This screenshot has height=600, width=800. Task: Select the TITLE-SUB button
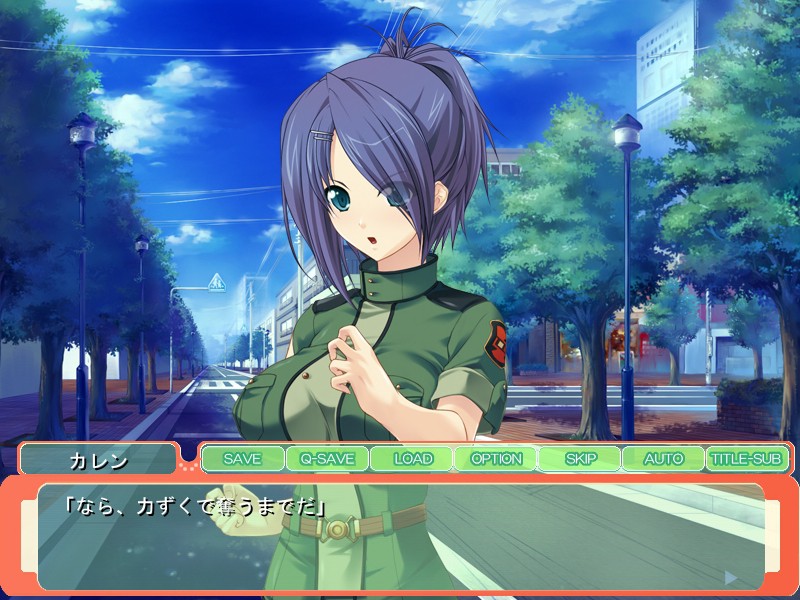[747, 459]
